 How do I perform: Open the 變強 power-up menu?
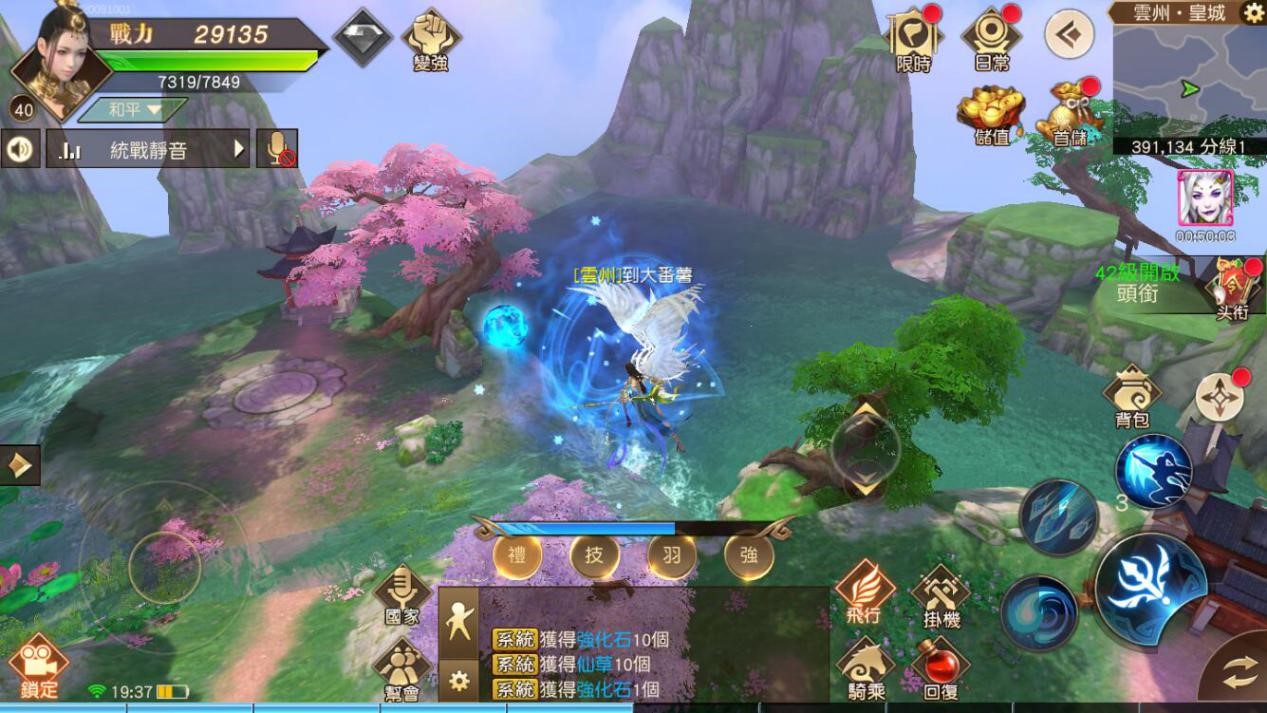pos(431,38)
